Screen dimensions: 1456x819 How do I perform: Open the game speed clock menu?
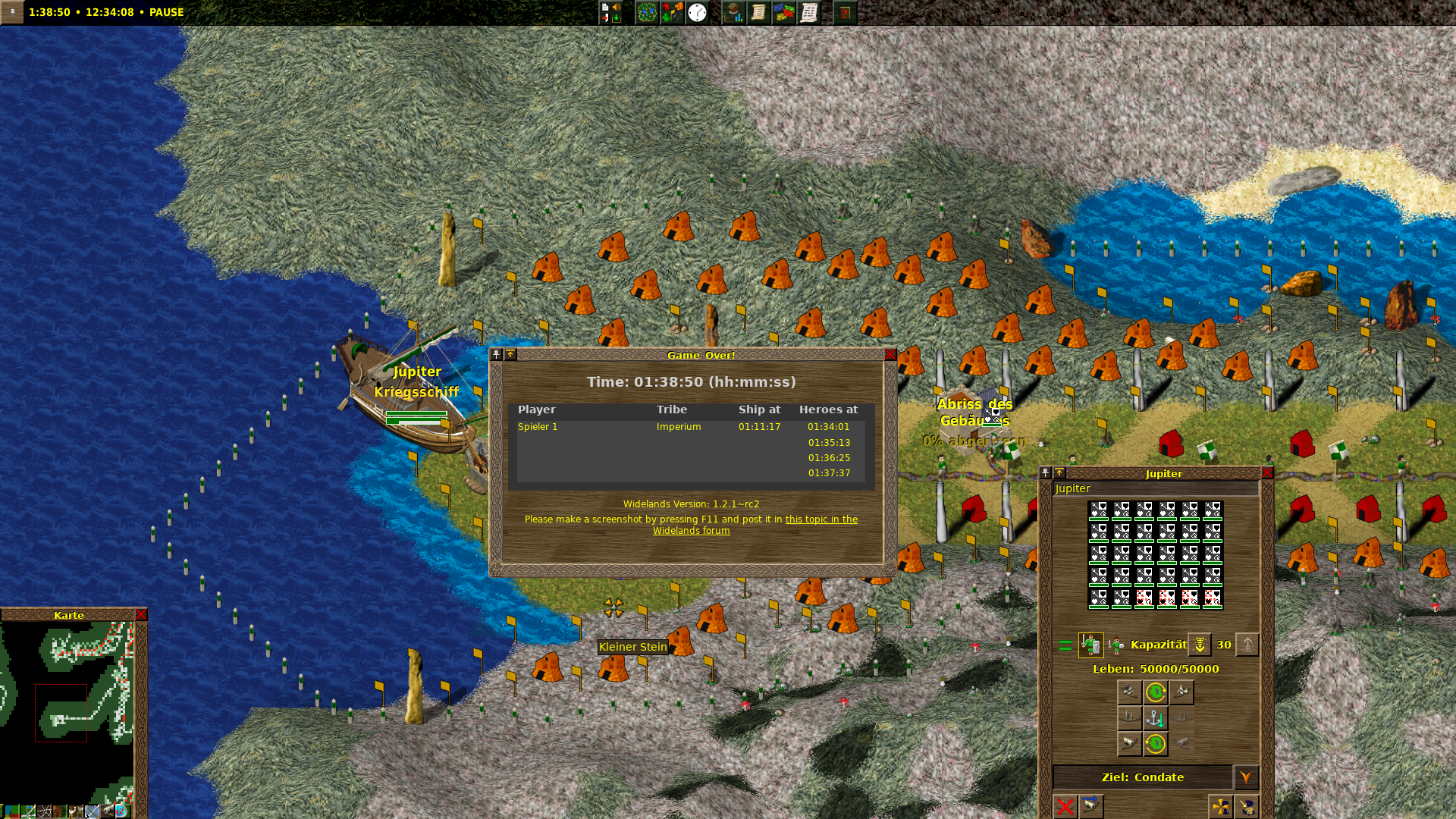coord(697,12)
